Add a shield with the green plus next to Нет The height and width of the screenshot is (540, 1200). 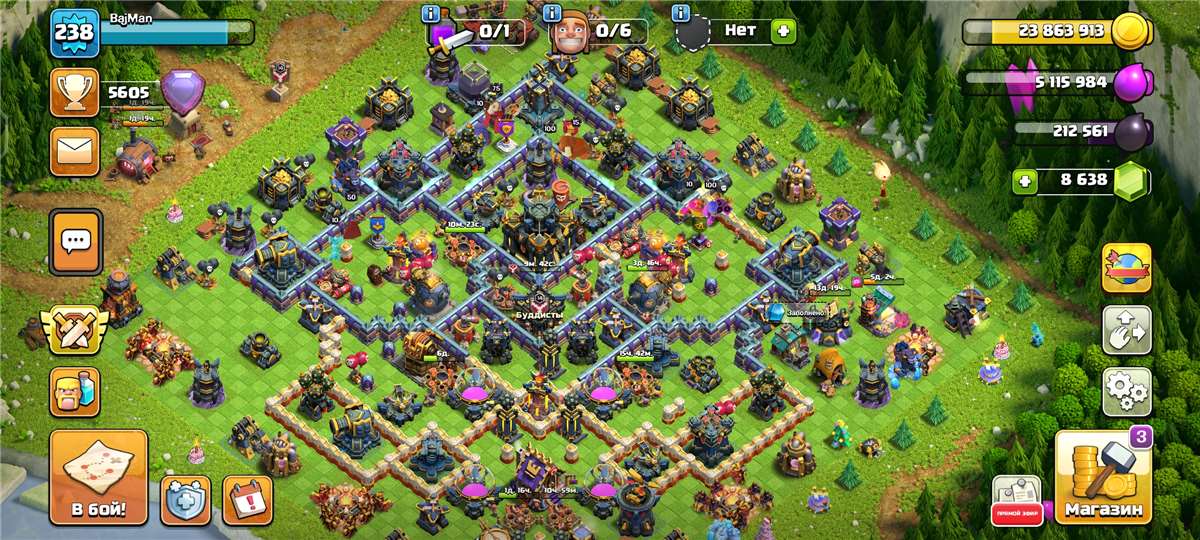point(783,31)
